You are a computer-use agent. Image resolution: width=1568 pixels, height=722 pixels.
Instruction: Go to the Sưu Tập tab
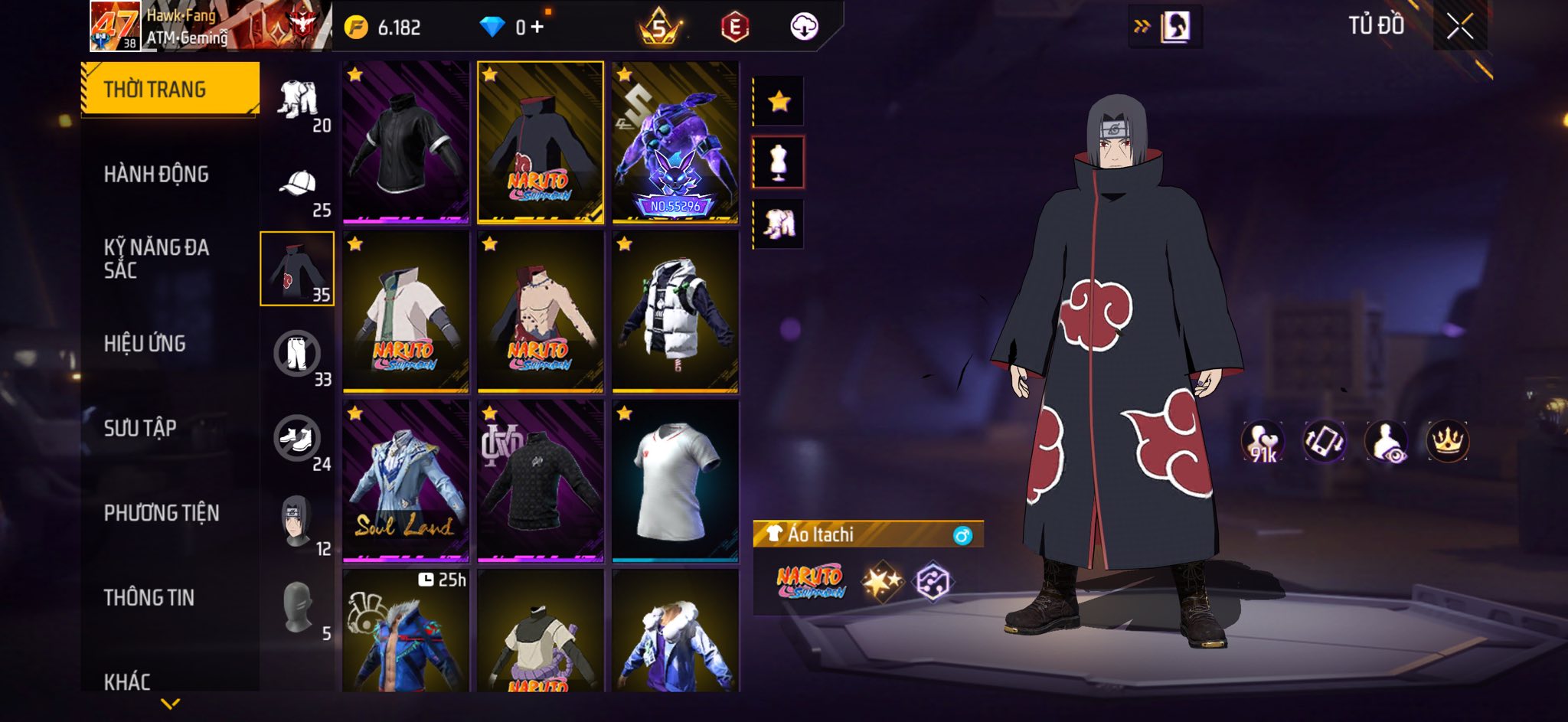point(140,428)
